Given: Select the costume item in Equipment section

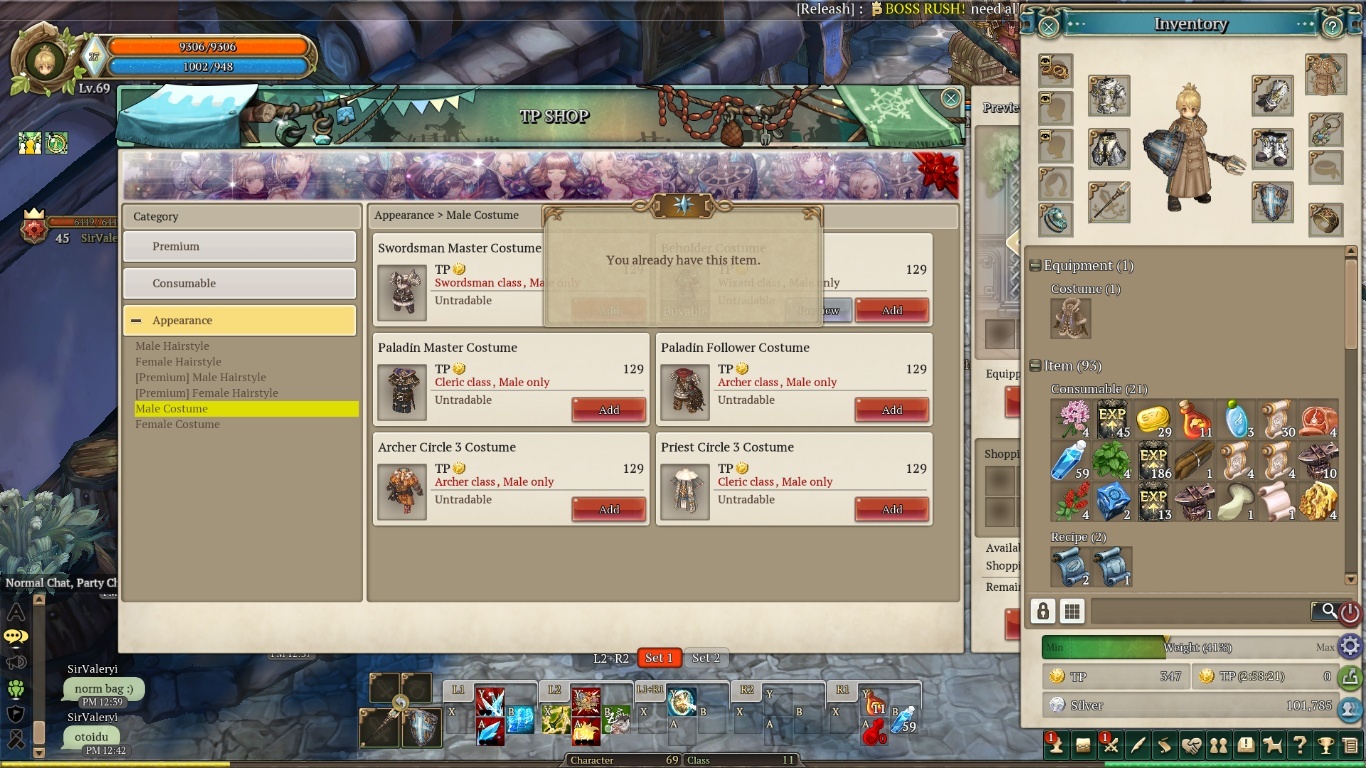Looking at the screenshot, I should [1070, 319].
